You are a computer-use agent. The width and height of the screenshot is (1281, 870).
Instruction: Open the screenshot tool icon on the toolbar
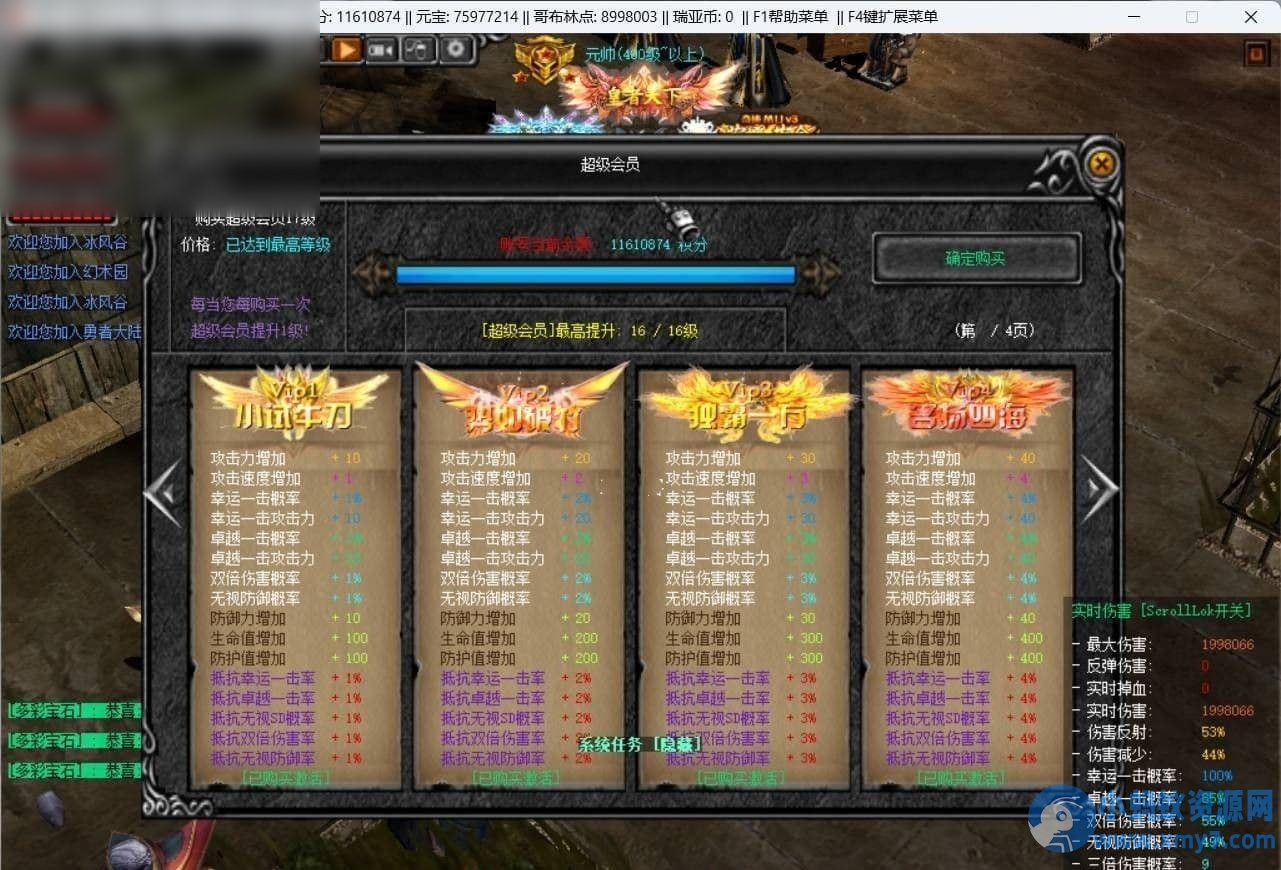click(x=419, y=50)
